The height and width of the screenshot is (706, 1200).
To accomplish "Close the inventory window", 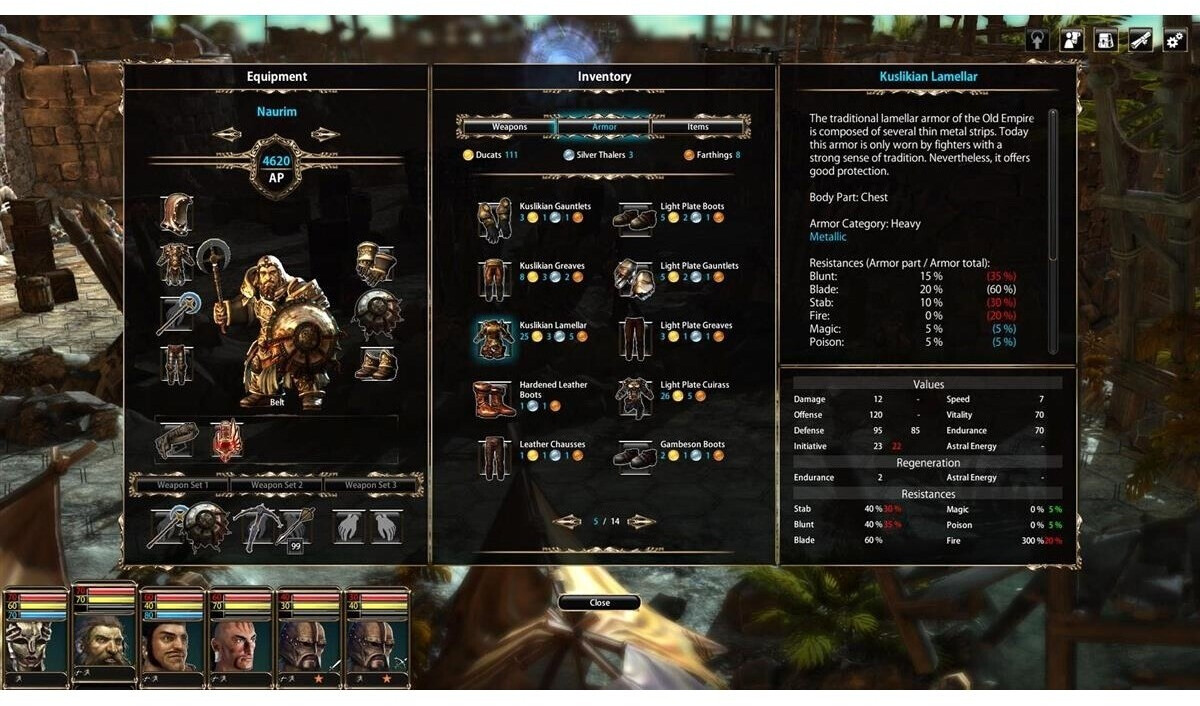I will [x=599, y=603].
